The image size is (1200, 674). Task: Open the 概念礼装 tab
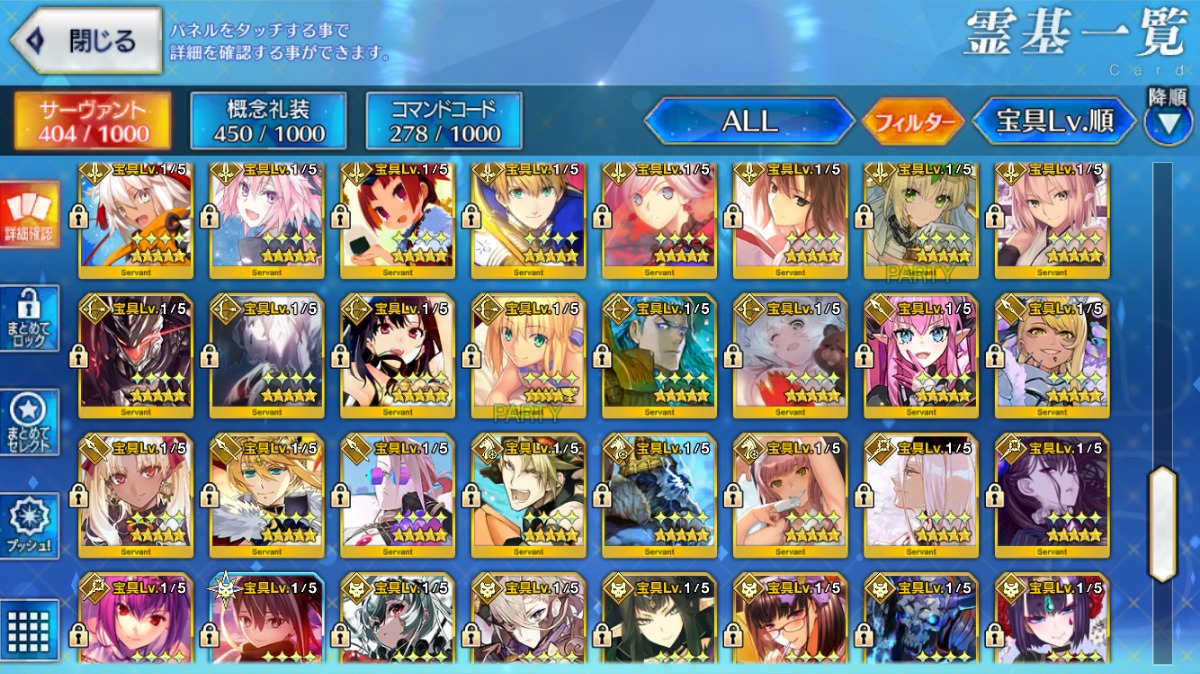coord(268,122)
